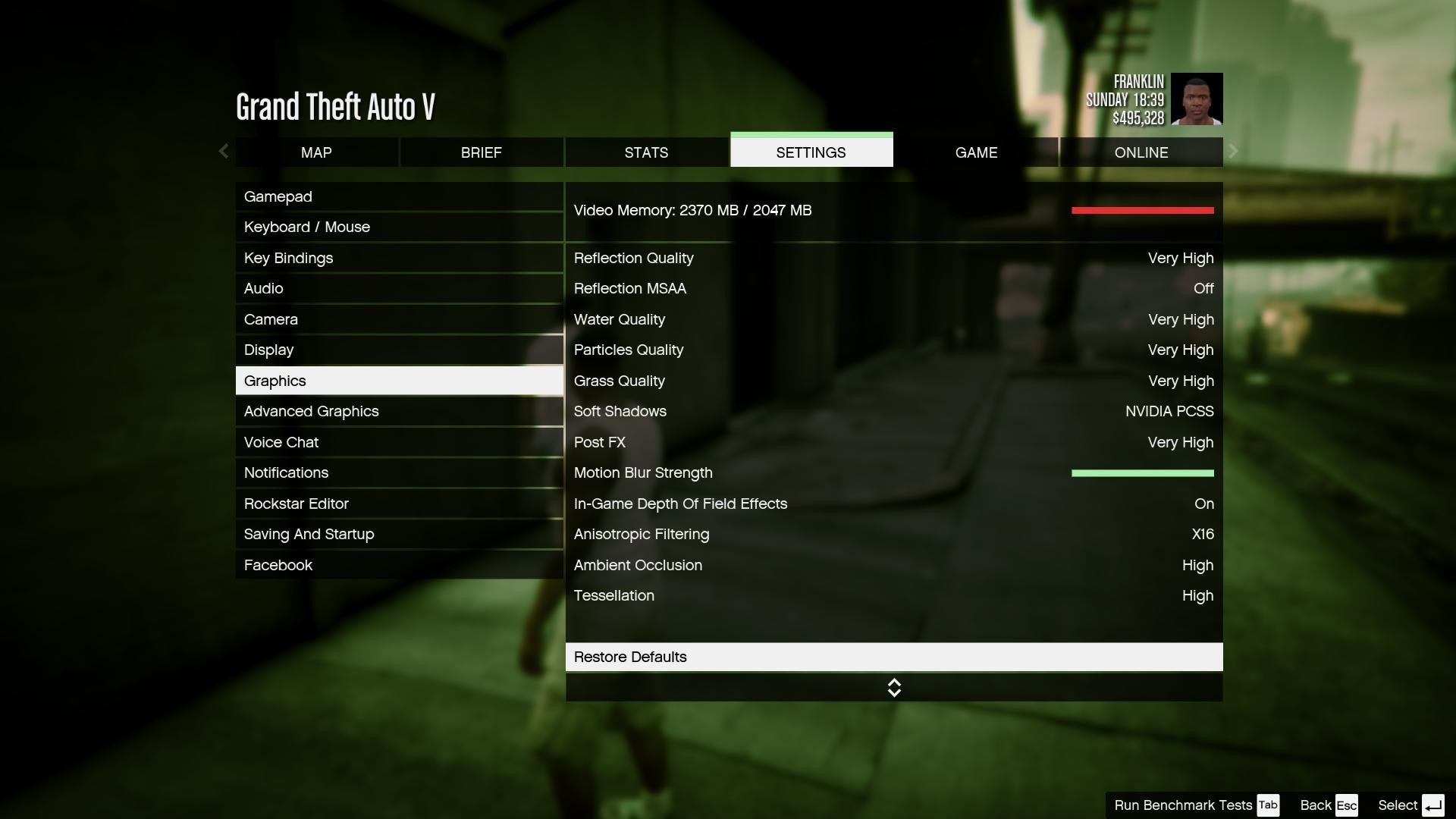Select the Audio settings entry
The image size is (1456, 819).
(x=399, y=289)
